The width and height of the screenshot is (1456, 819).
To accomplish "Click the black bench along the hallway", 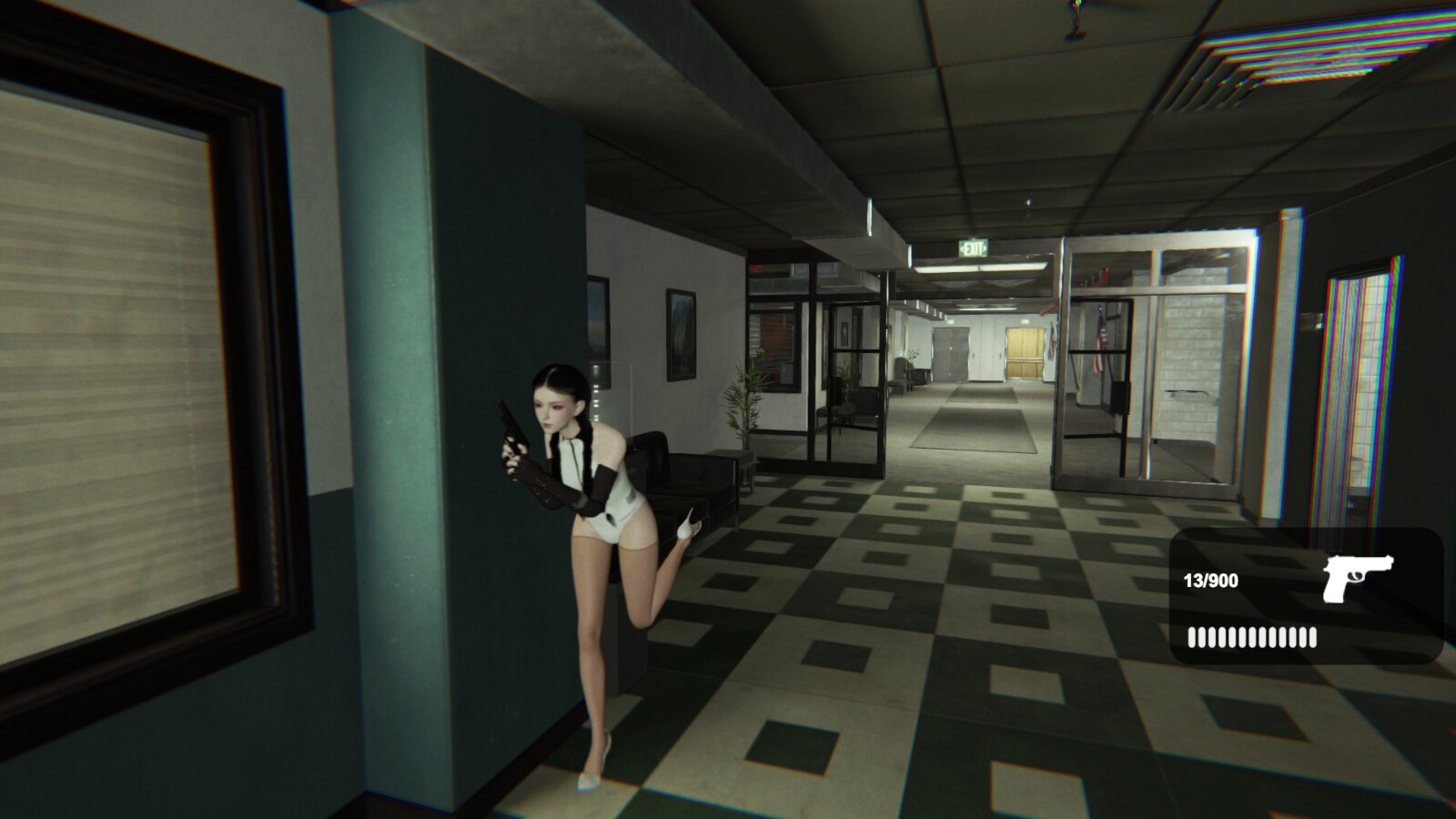I will tap(692, 482).
